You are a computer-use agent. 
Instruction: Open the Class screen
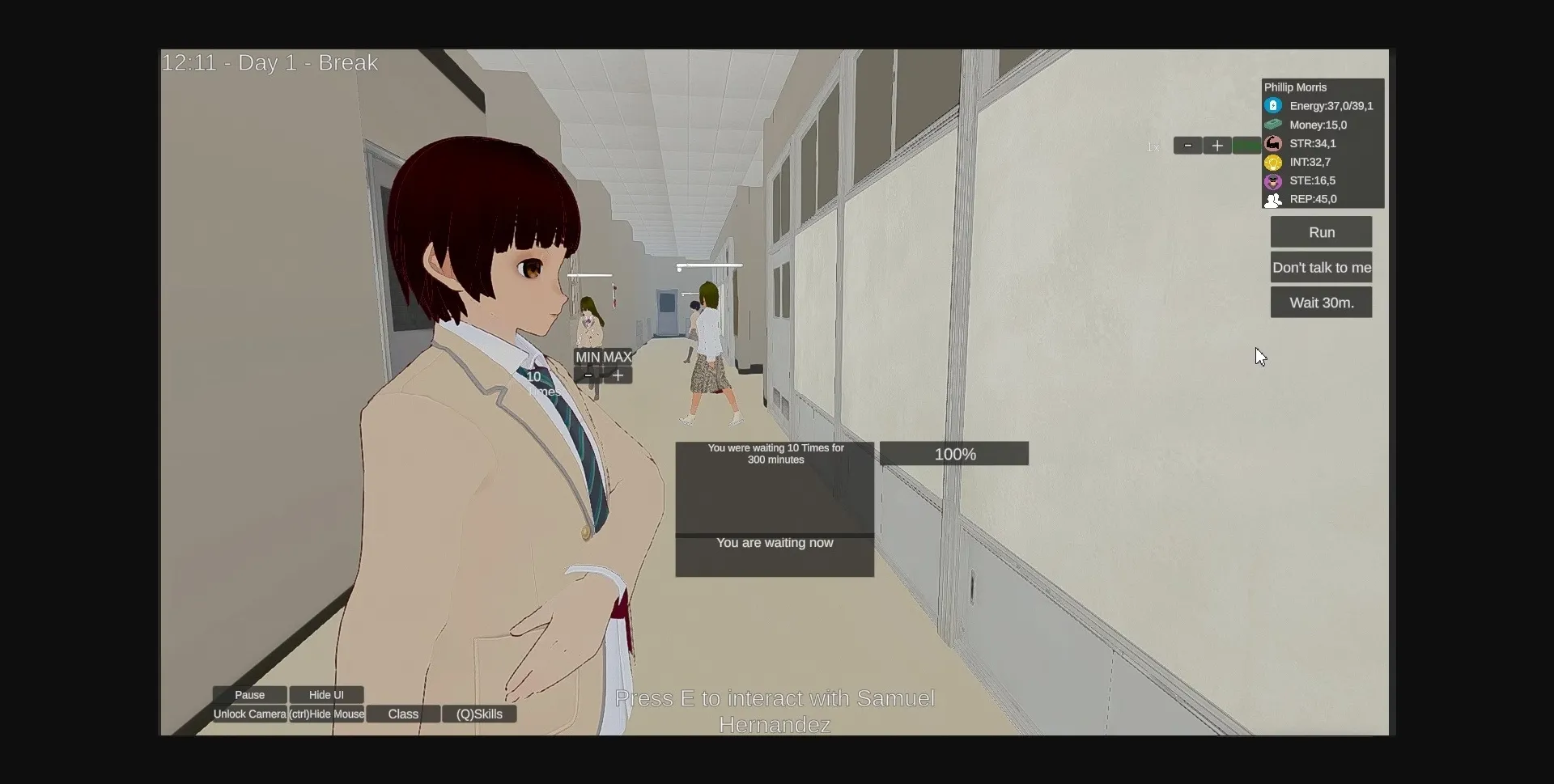tap(402, 714)
